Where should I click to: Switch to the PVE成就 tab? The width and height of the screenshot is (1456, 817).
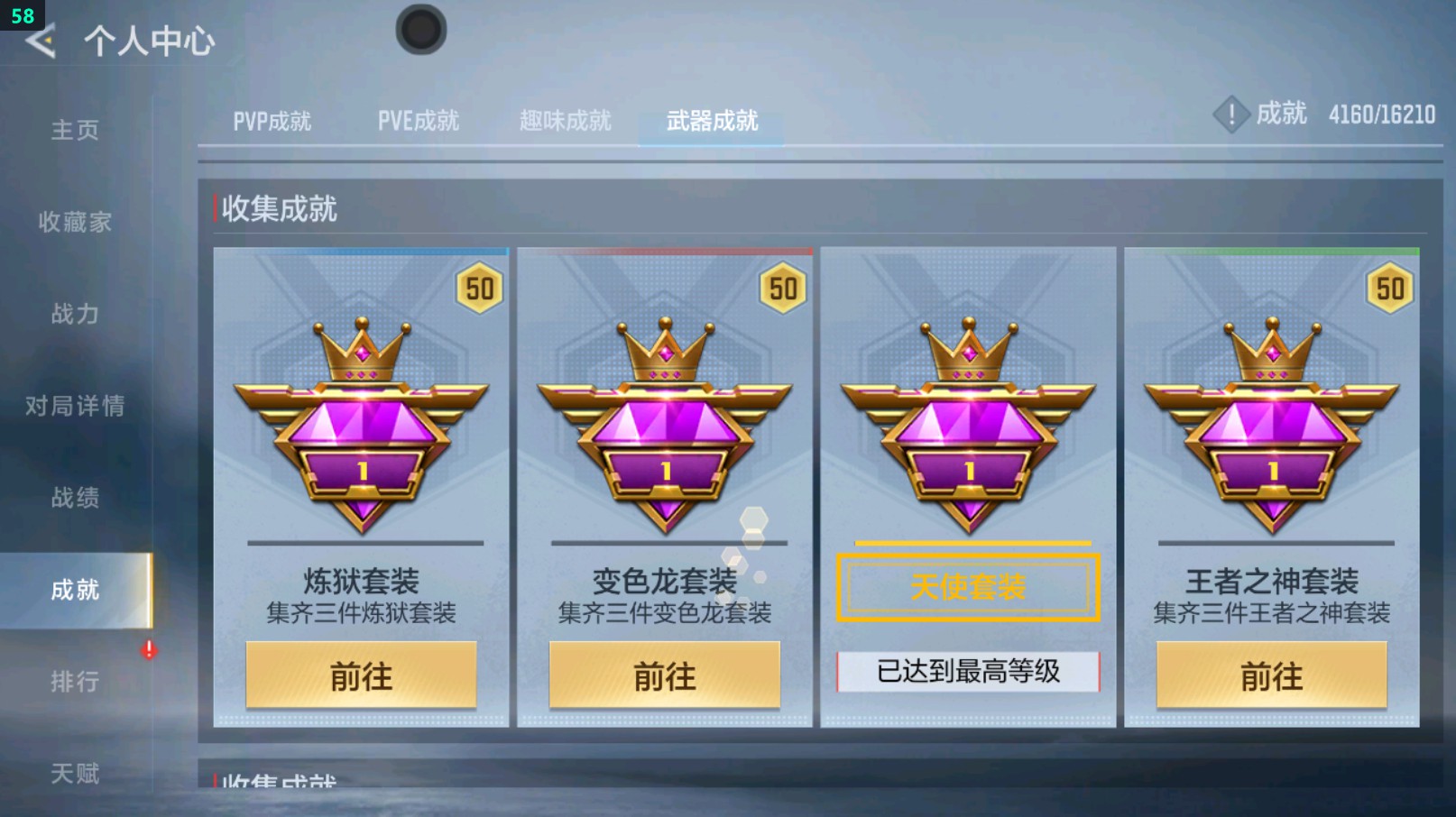click(419, 118)
